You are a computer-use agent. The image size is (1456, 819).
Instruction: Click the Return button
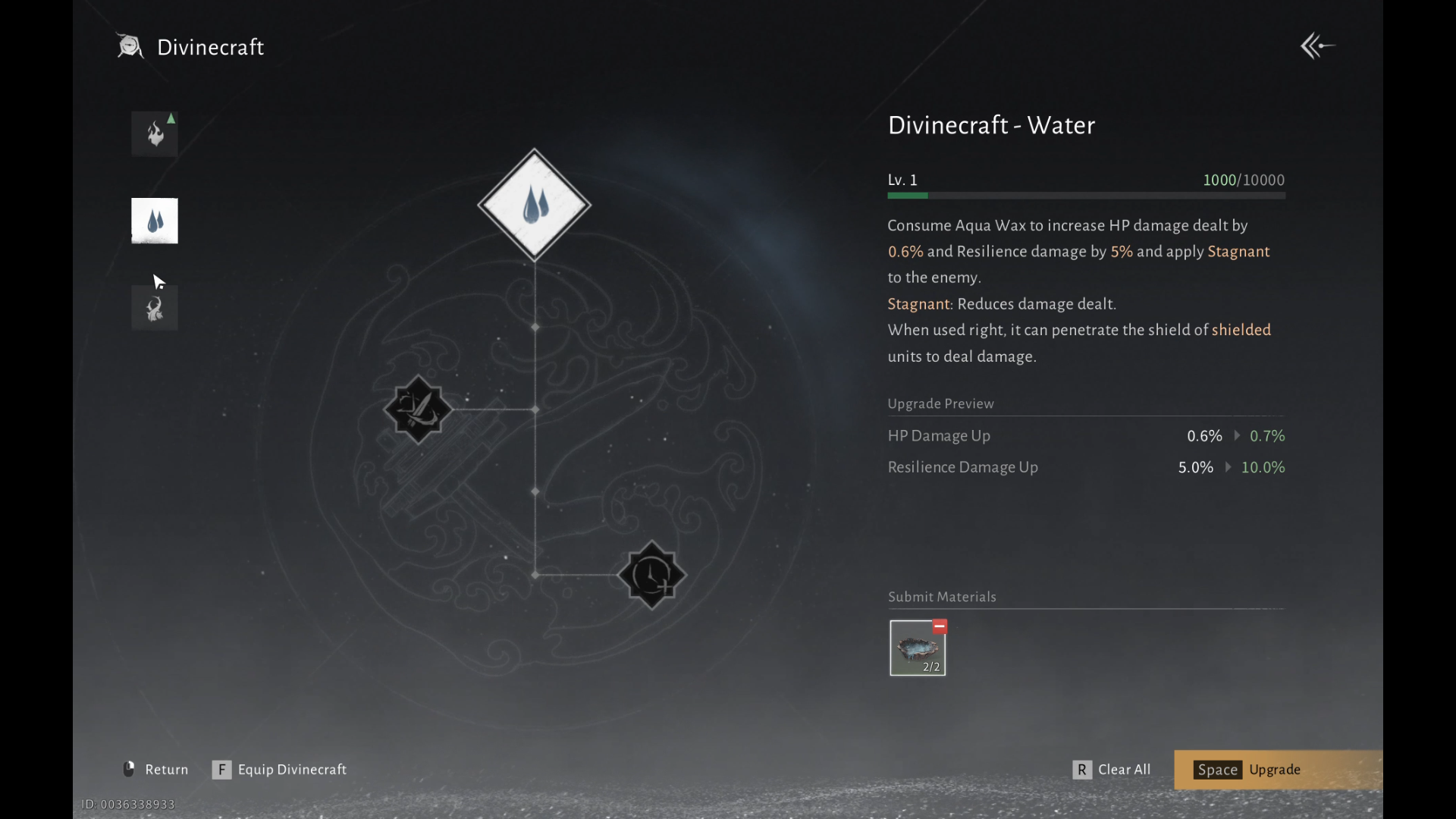click(167, 769)
